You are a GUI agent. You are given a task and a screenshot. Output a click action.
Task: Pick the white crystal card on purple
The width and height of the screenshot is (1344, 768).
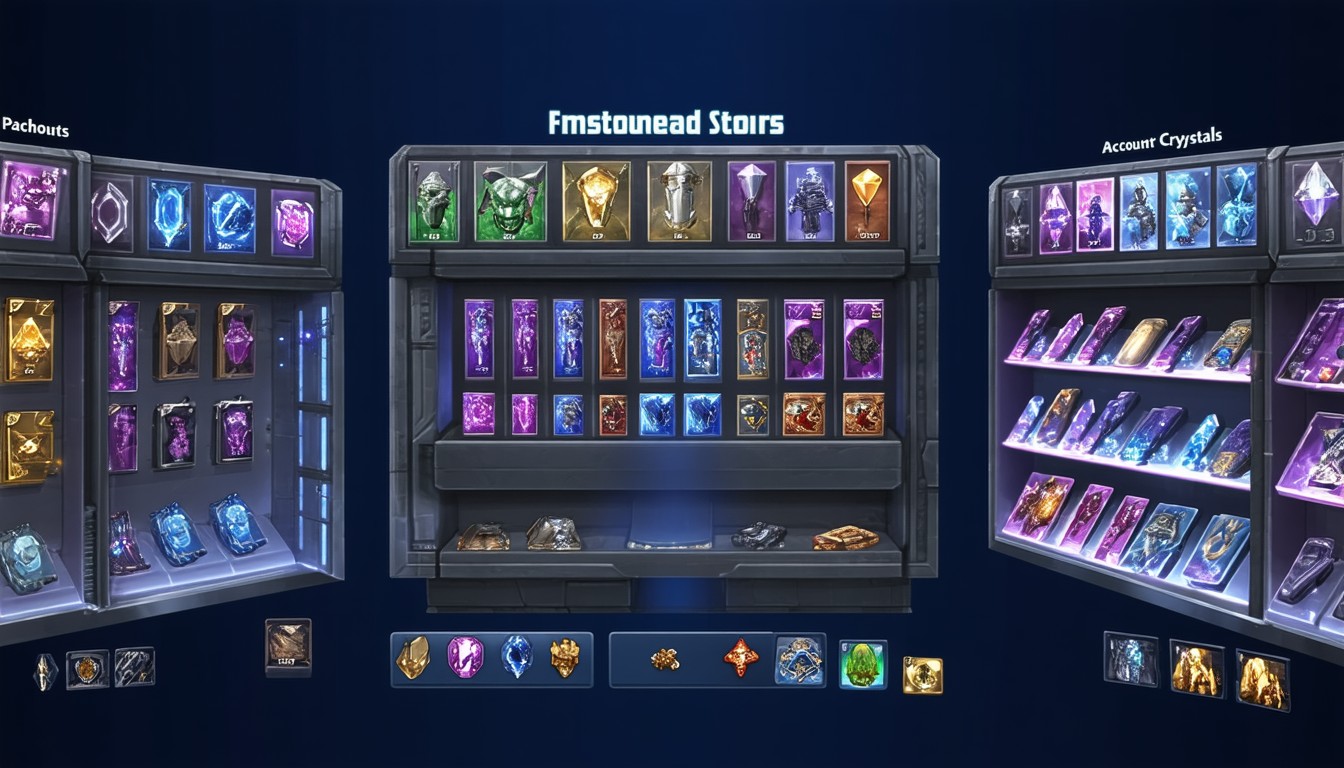[751, 200]
